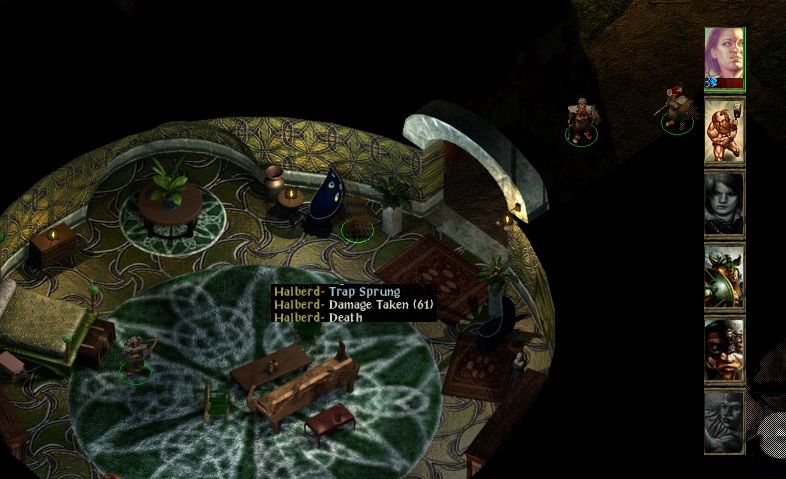This screenshot has height=479, width=786.
Task: Click the grey stone-faced portrait
Action: (x=724, y=421)
